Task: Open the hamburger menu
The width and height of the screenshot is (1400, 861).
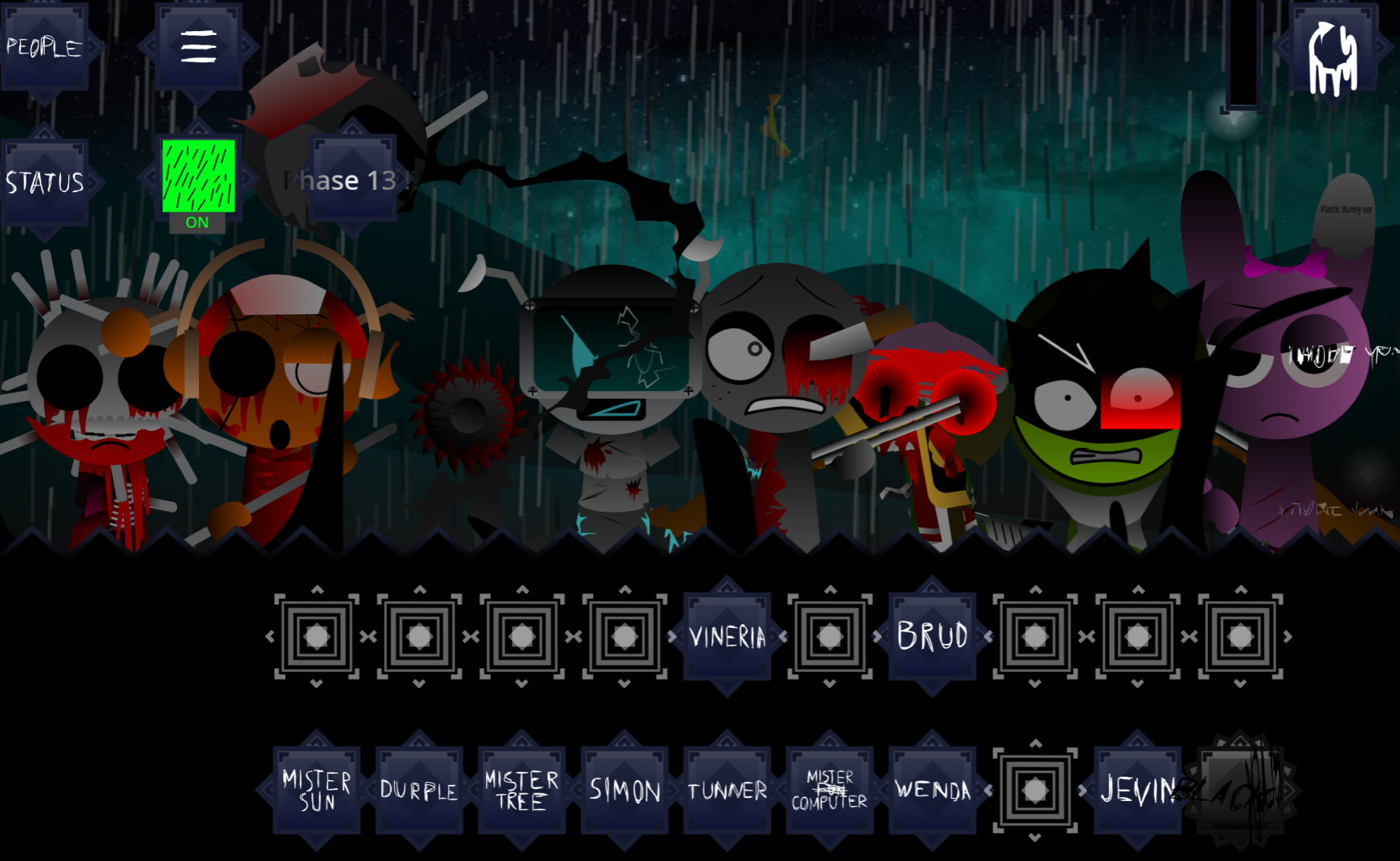Action: (x=197, y=47)
